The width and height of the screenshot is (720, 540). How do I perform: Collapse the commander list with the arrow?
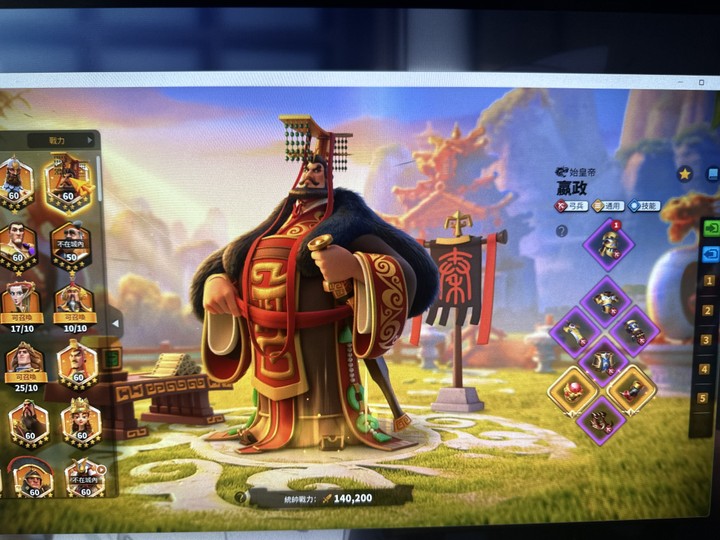pos(115,322)
